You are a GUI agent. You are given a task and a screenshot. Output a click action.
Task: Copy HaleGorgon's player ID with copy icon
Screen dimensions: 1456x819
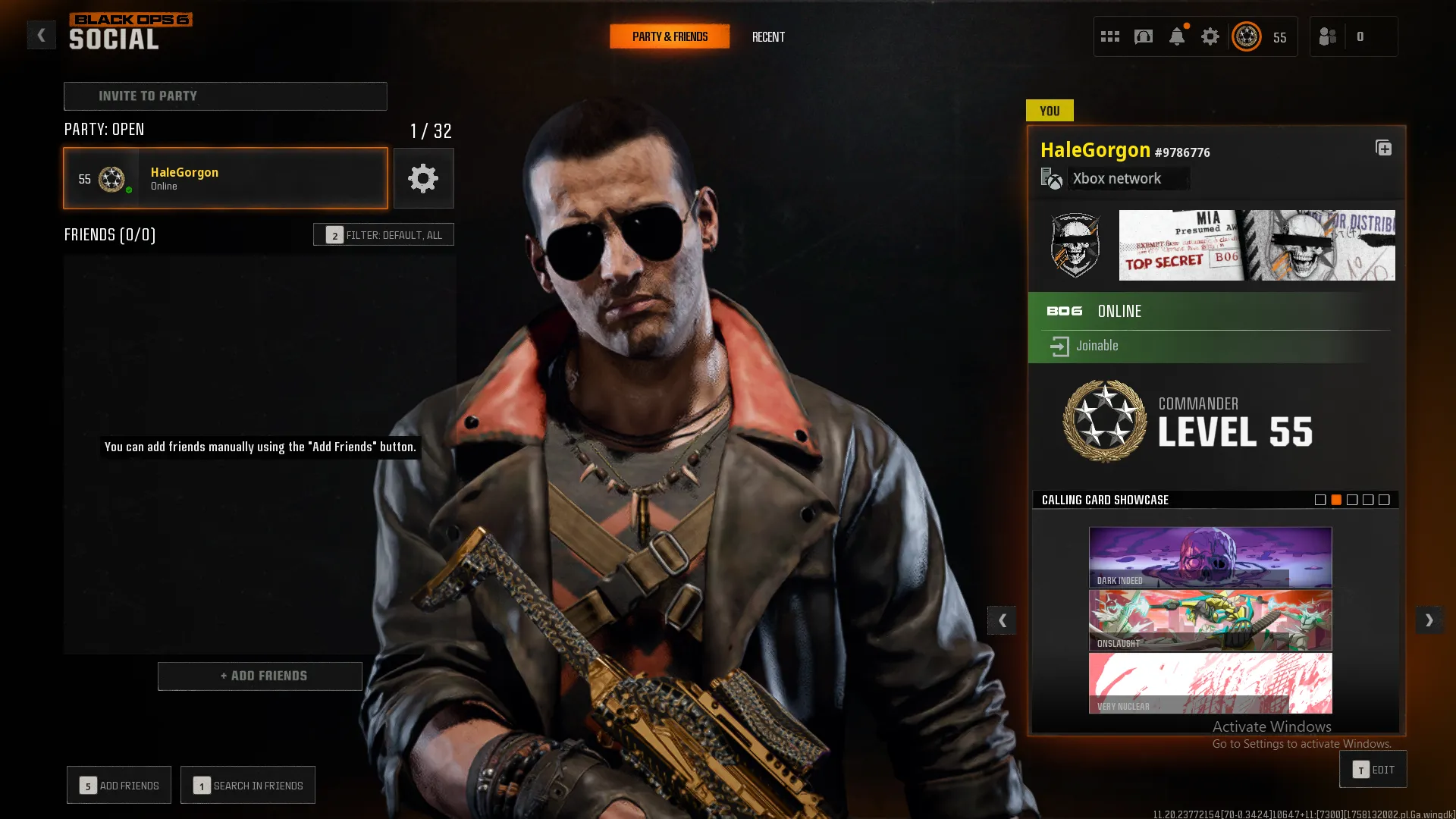1383,148
